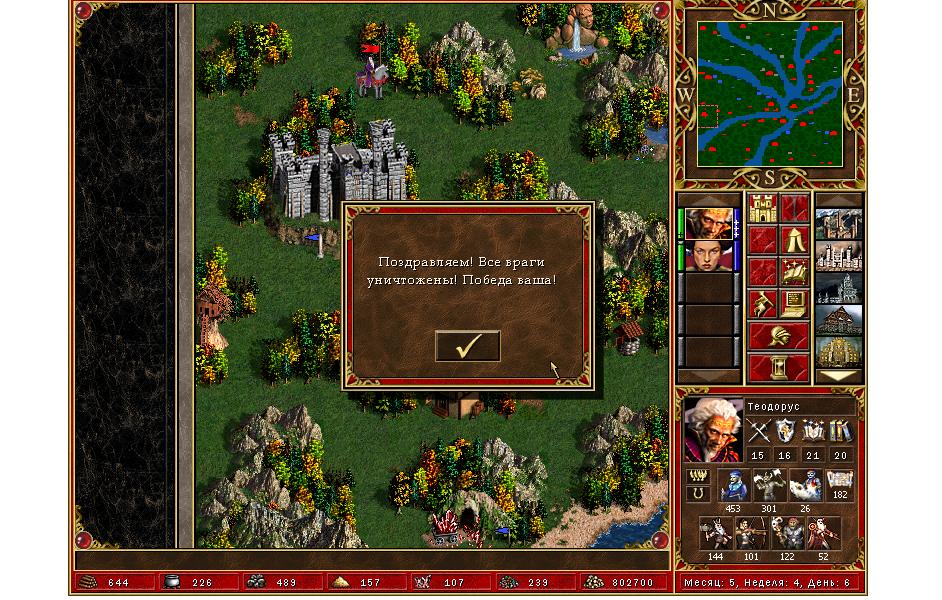Select the mountain castle town at top of list
This screenshot has height=600, width=942.
tap(837, 224)
